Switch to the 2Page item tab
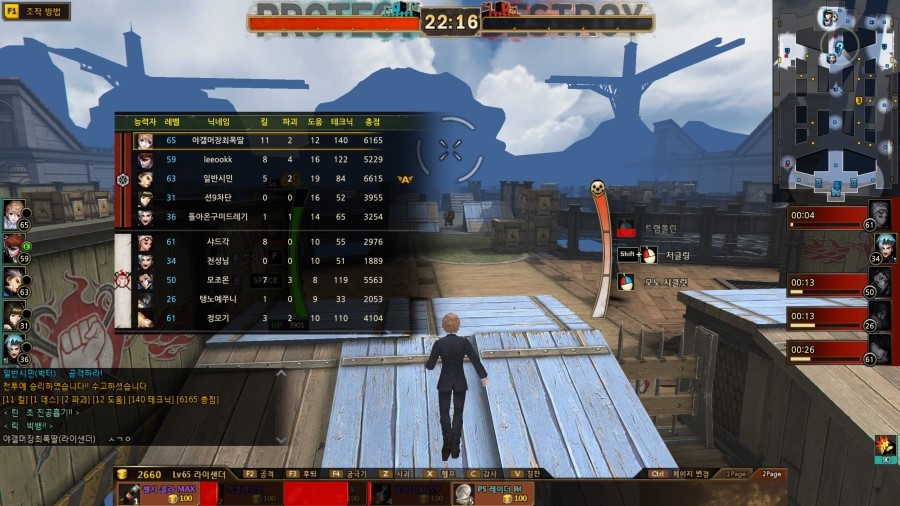 tap(771, 473)
